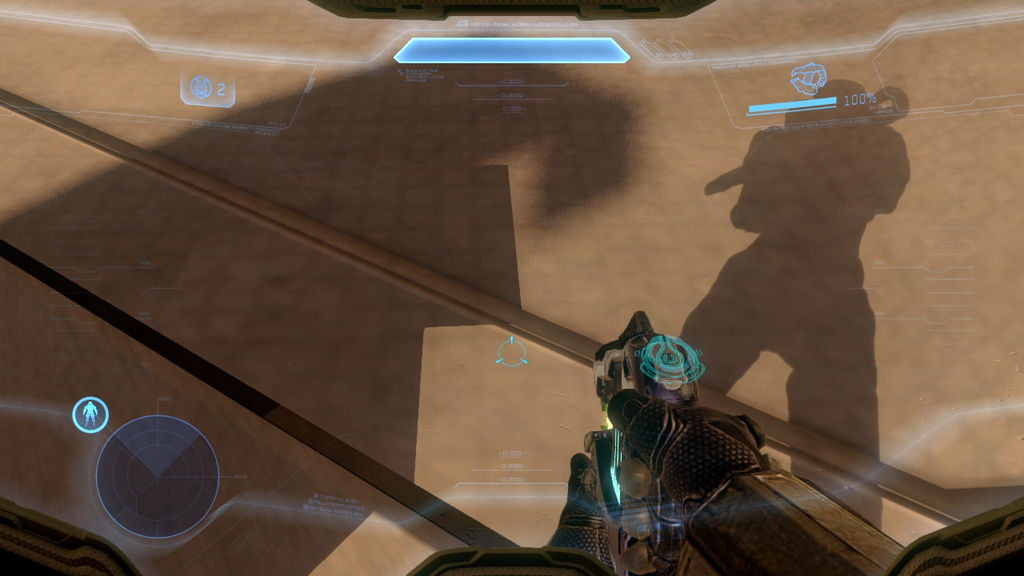Click the plasma pistol weapon icon
The image size is (1024, 576).
807,78
